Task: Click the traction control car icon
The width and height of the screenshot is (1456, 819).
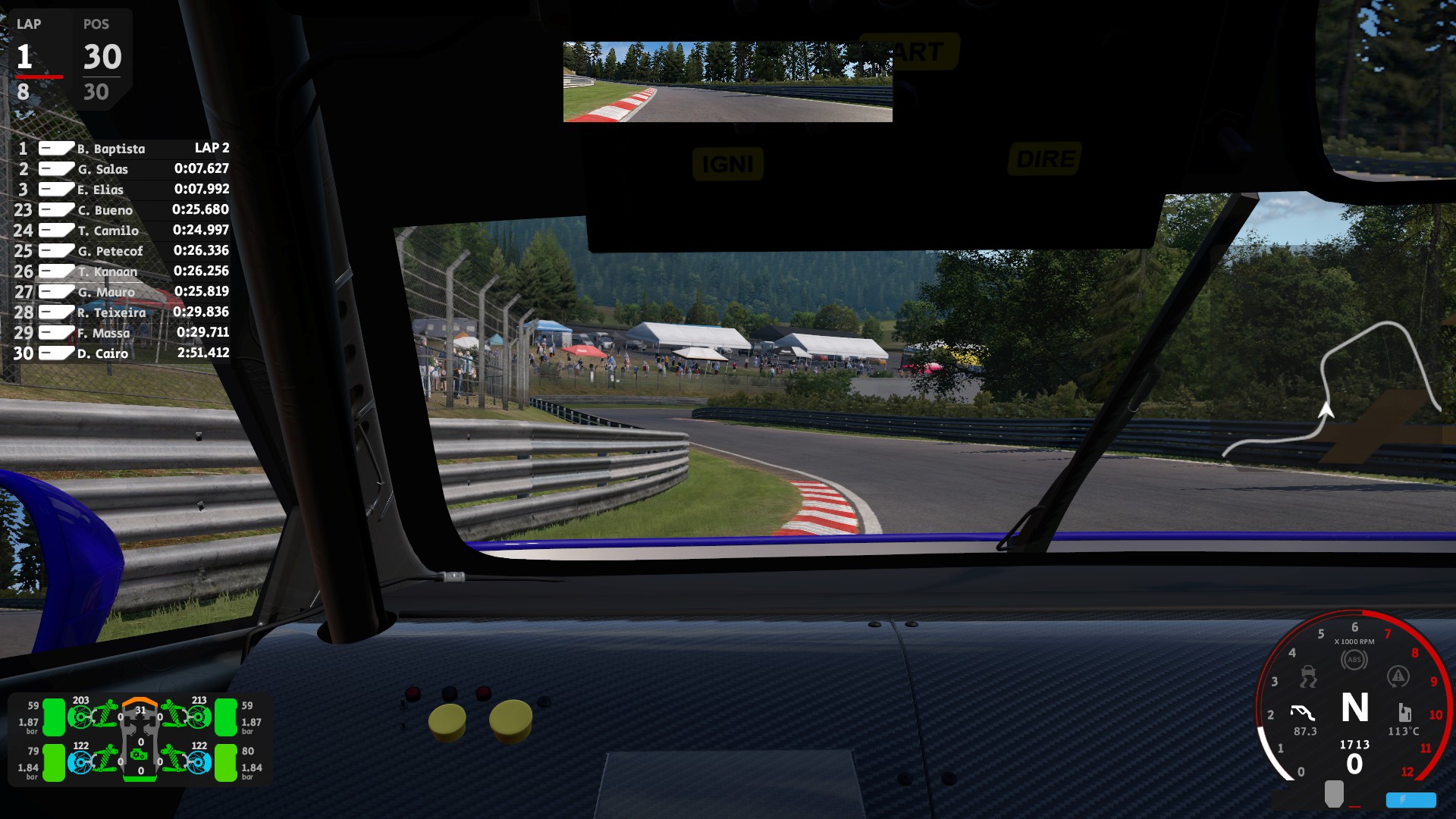Action: point(1308,676)
